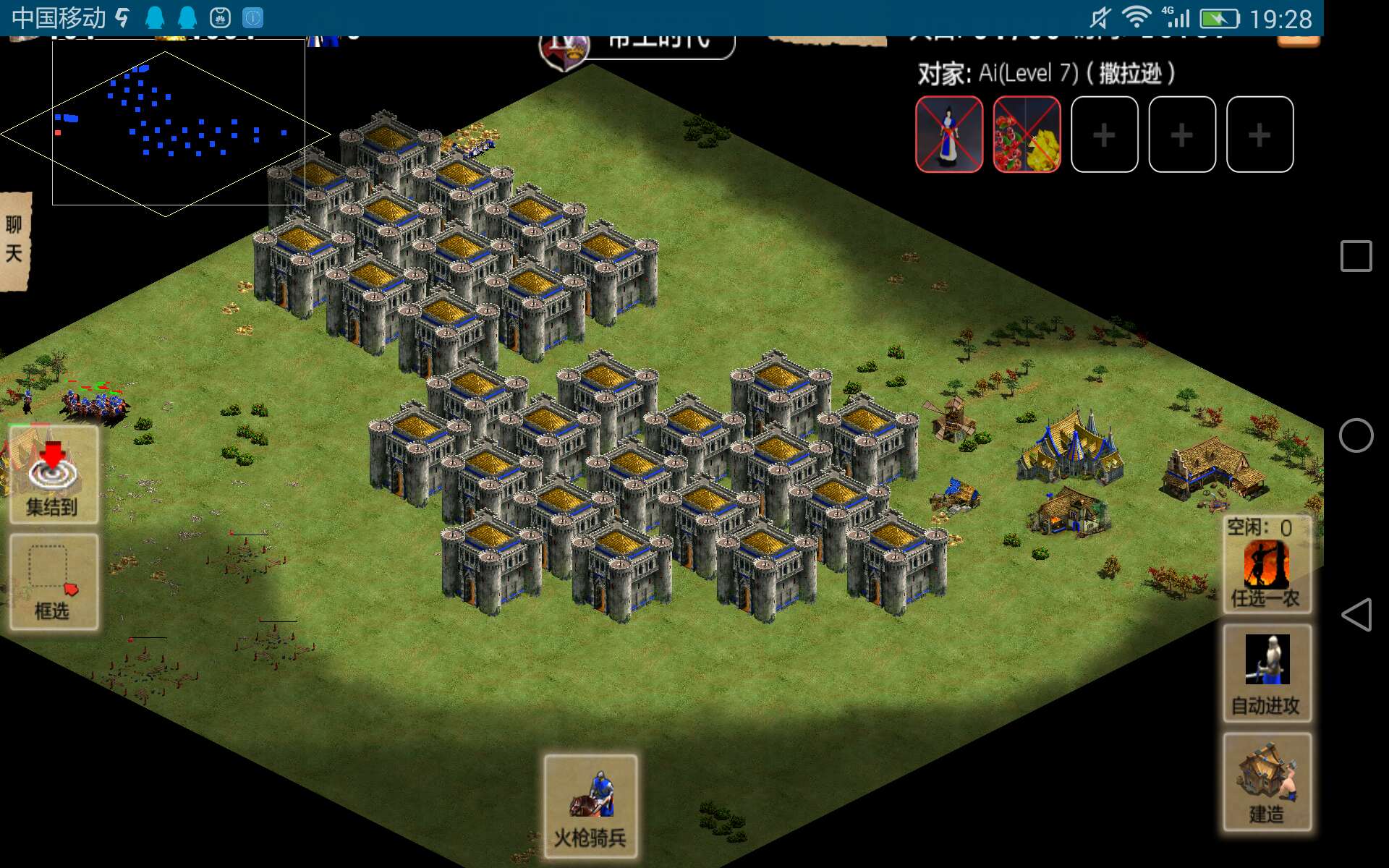The height and width of the screenshot is (868, 1389).
Task: Select the crossed-out lady portrait slot
Action: 949,135
